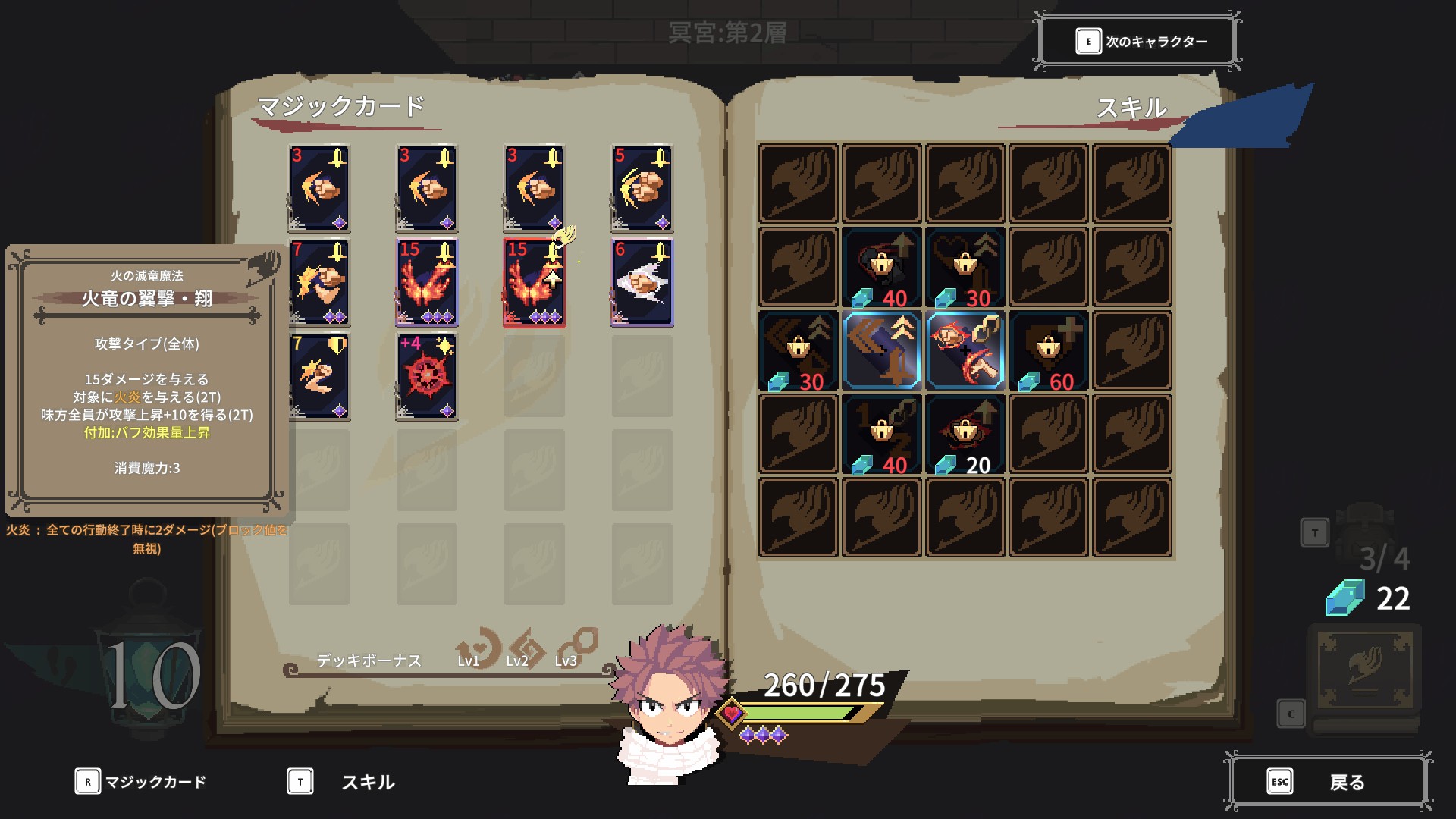Open the locked 40-crystal chain skill
The height and width of the screenshot is (819, 1456).
click(x=881, y=434)
